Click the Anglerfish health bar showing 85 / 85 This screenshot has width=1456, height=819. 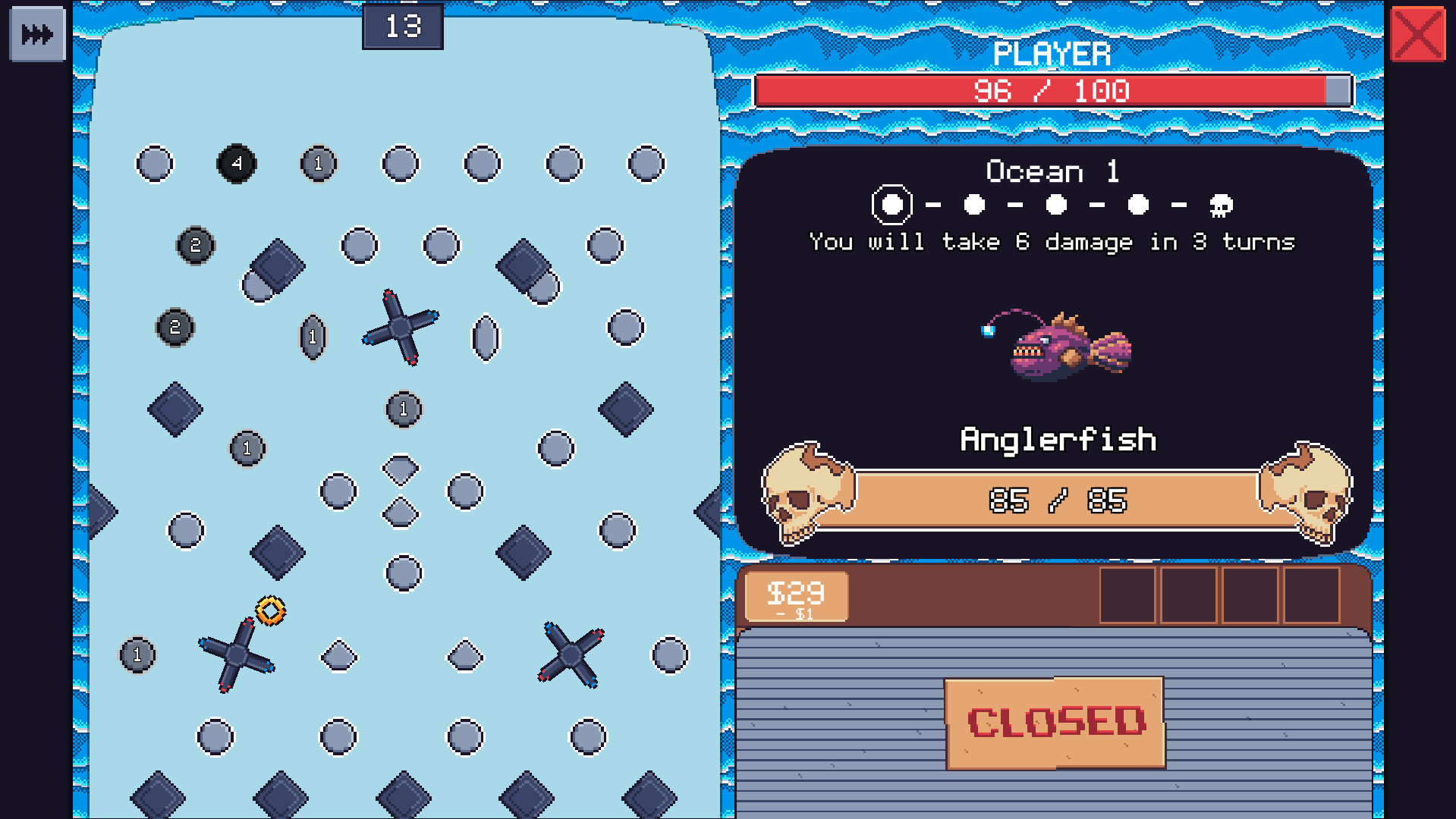(x=1058, y=499)
